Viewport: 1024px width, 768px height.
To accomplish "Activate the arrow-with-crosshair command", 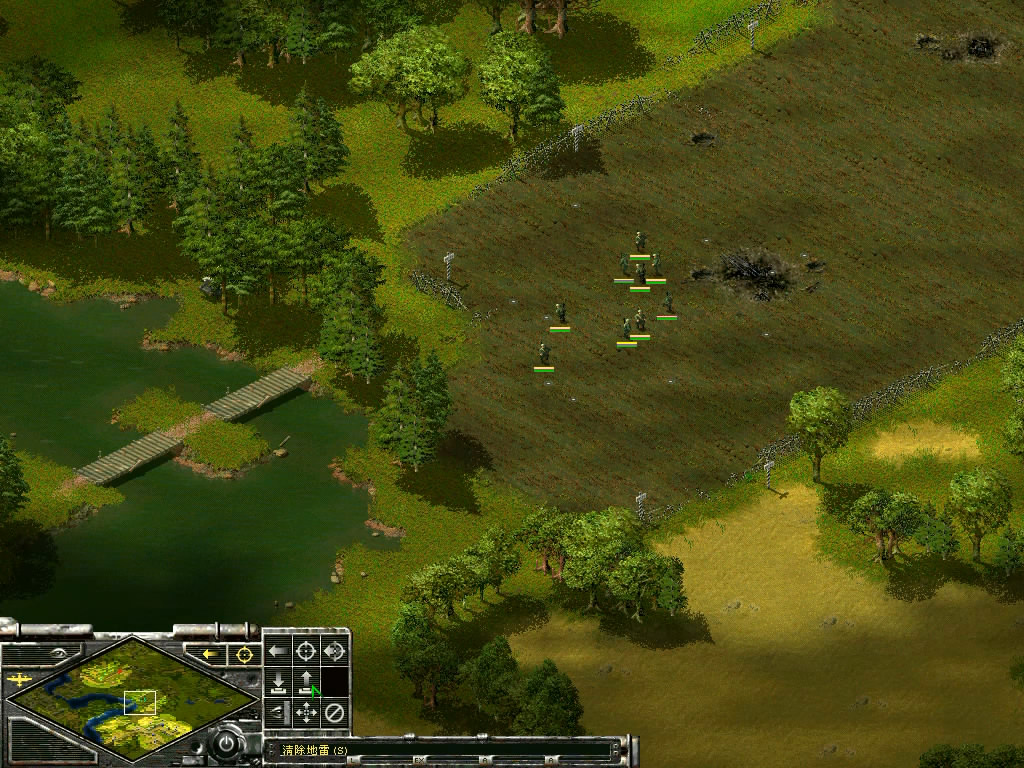I will (x=334, y=652).
